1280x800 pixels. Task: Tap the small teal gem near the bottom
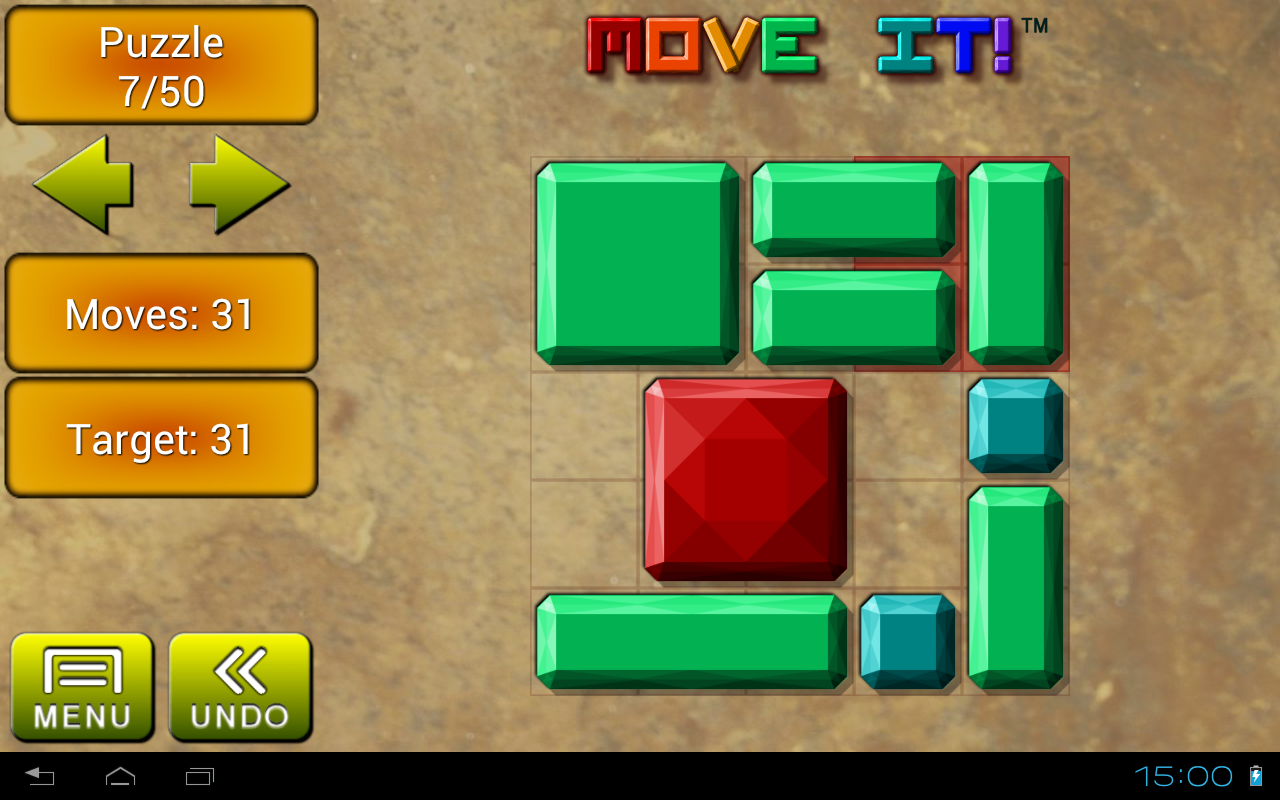(x=907, y=643)
